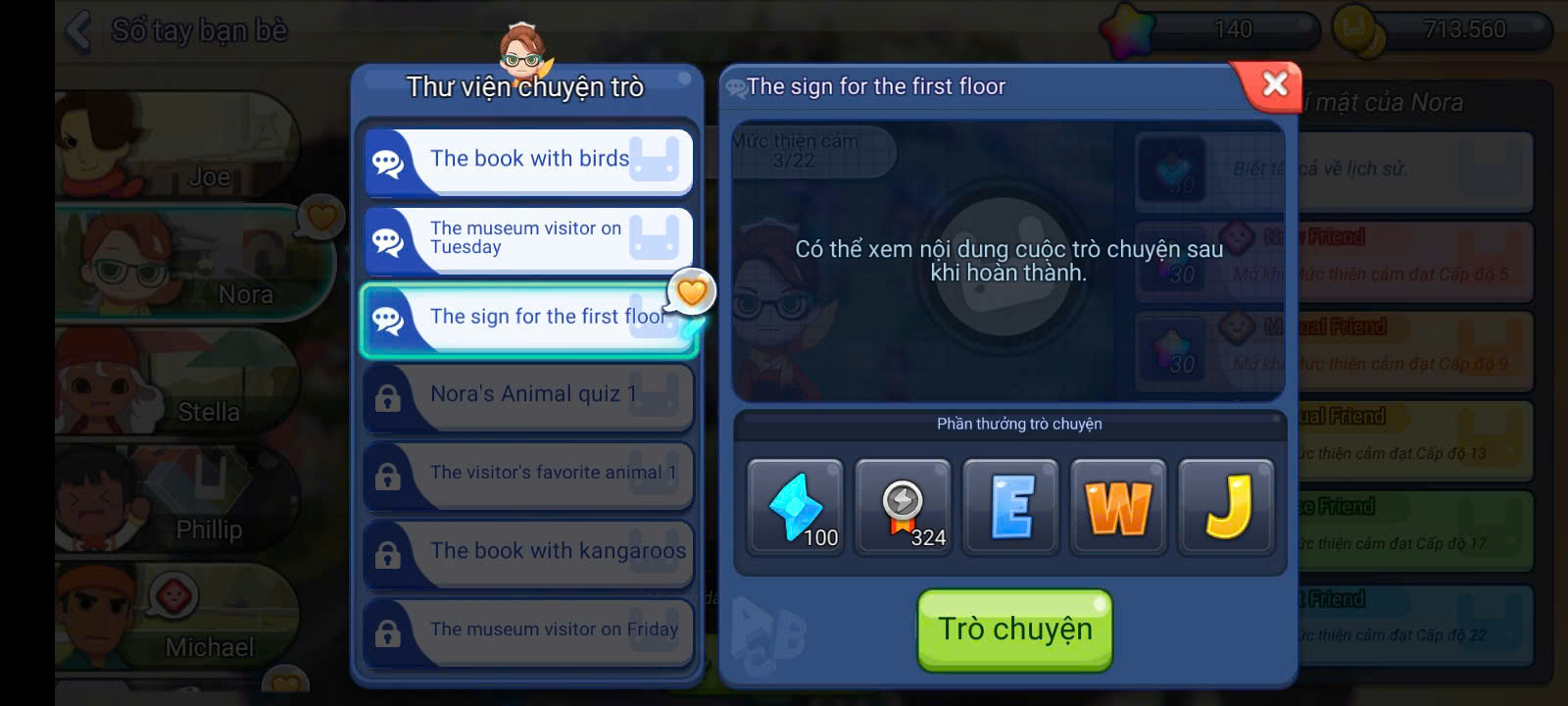Open locked "The museum visitor on Friday"
1568x706 pixels.
[x=529, y=630]
